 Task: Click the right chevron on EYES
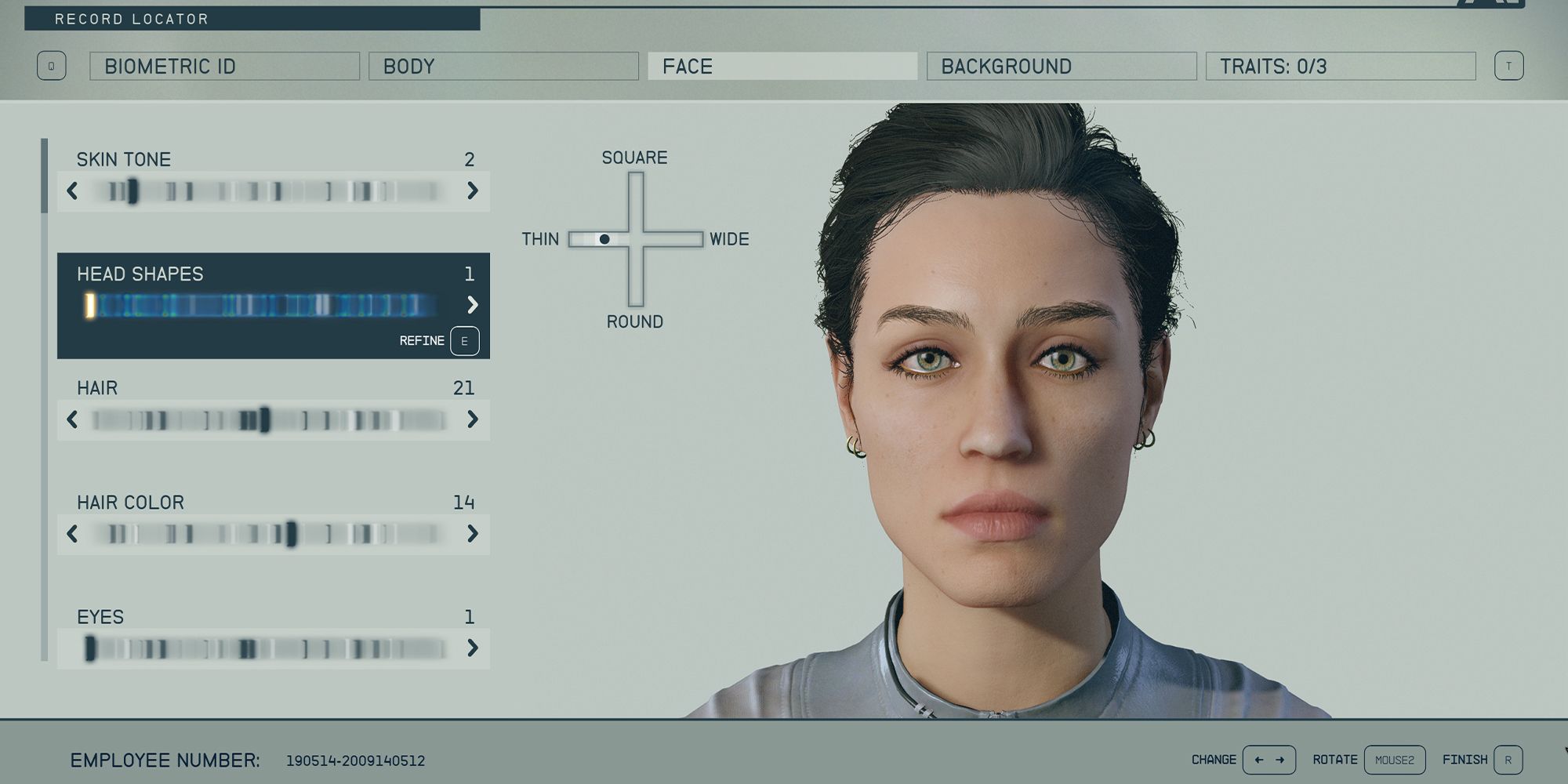pos(474,648)
